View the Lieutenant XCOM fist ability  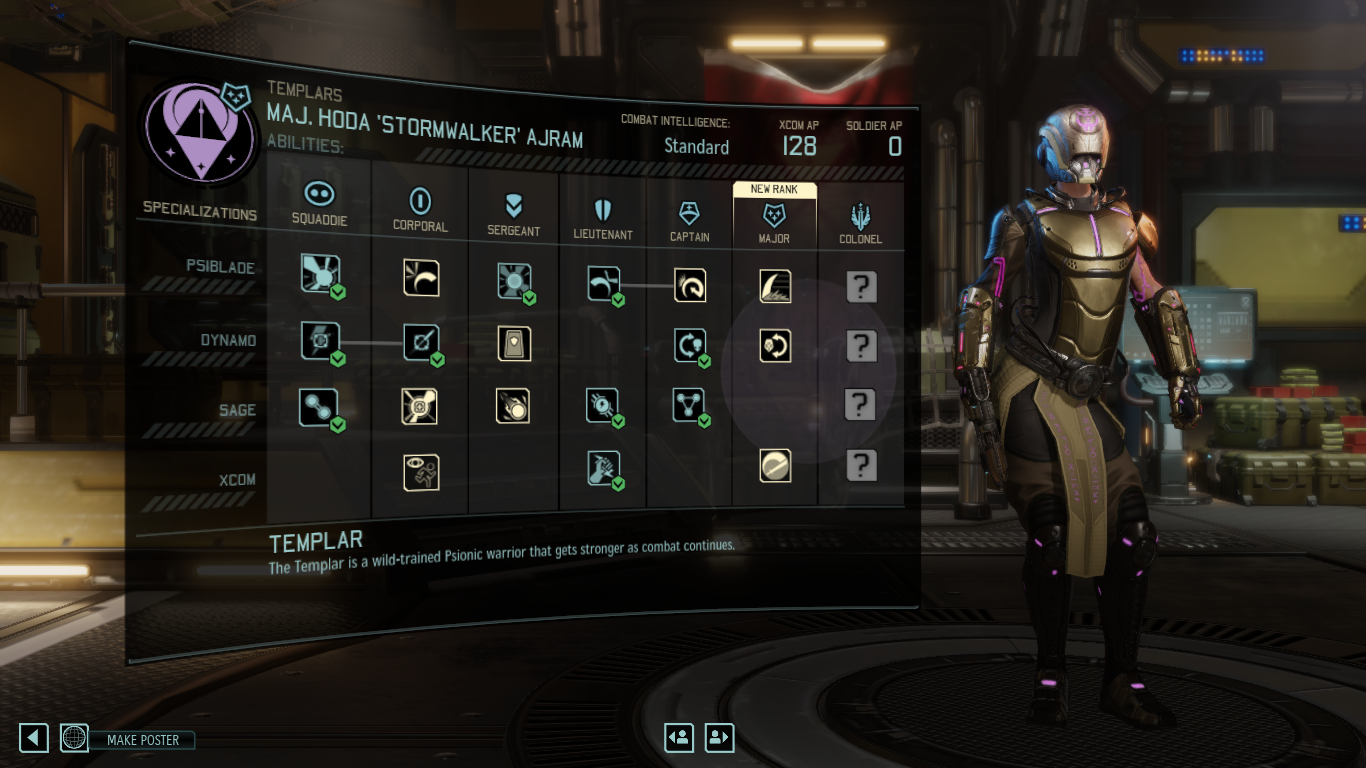coord(603,467)
